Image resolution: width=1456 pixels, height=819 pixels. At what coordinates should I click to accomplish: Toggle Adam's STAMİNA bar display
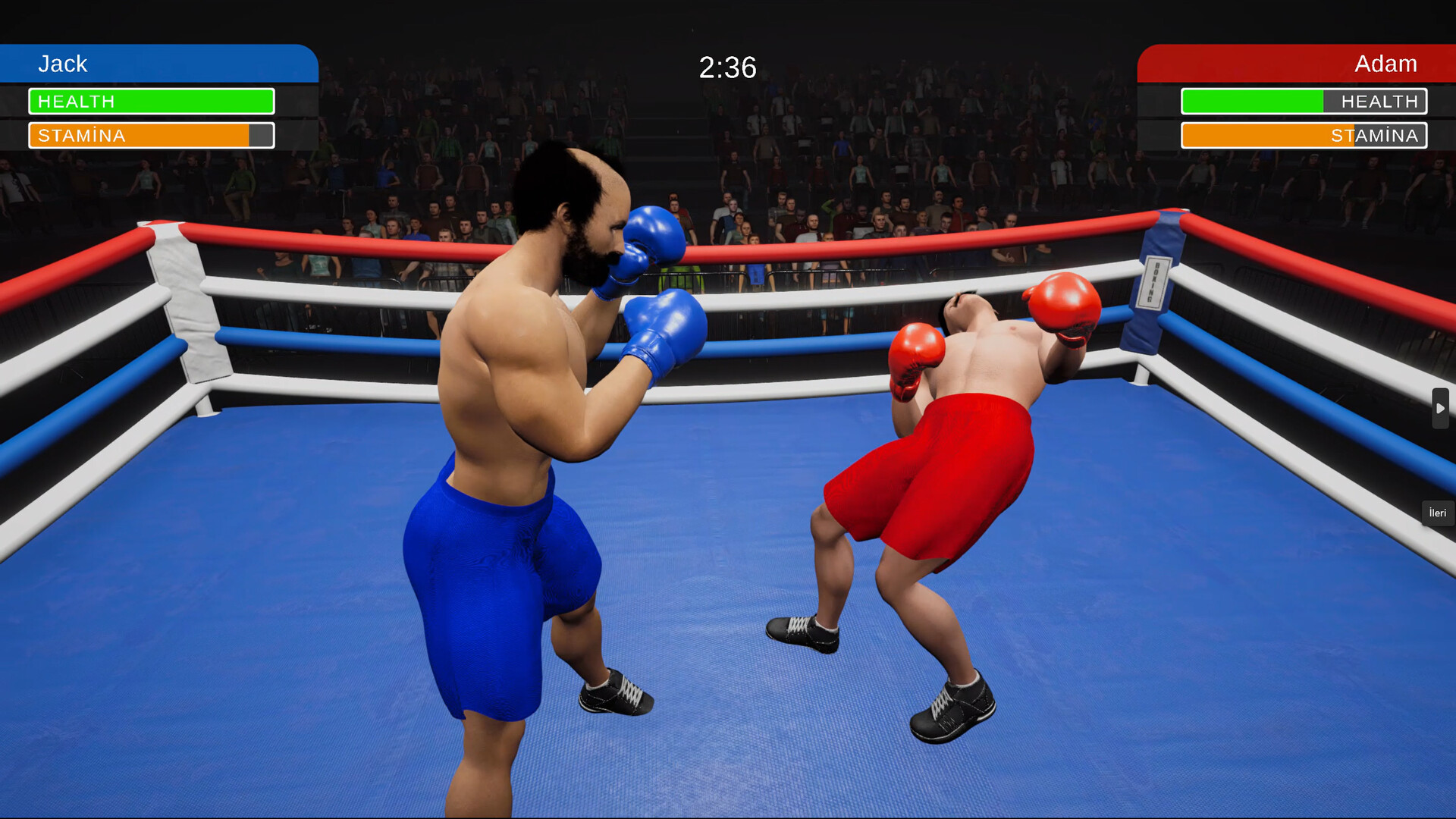point(1303,136)
